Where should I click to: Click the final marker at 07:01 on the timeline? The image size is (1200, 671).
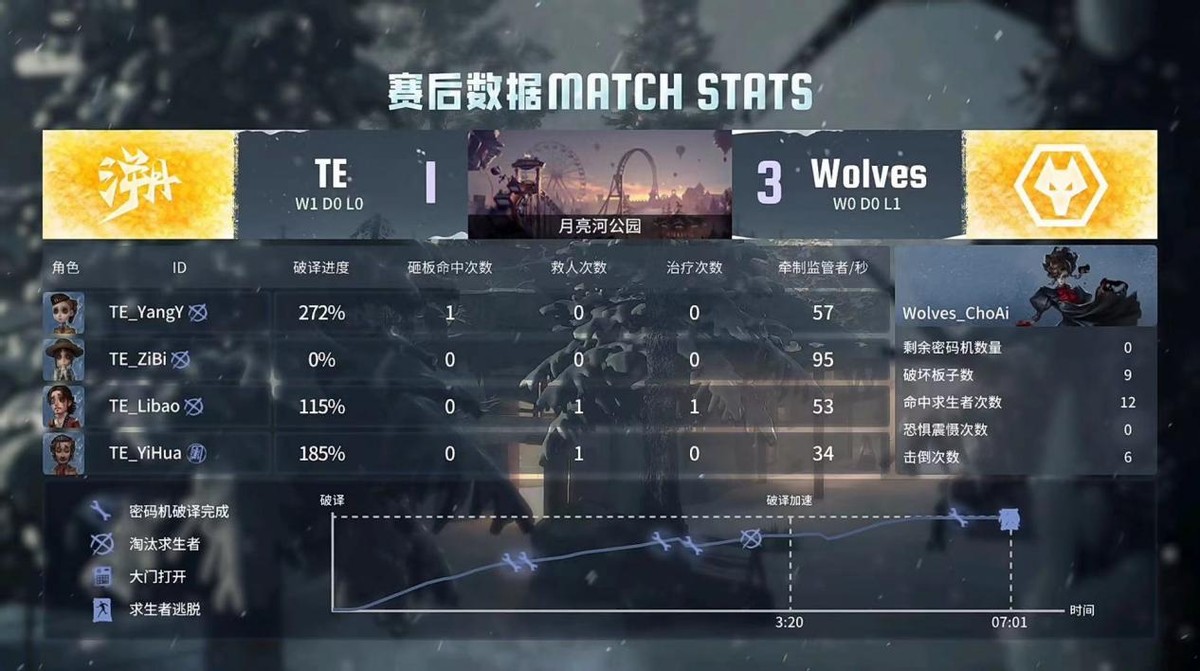point(1010,518)
